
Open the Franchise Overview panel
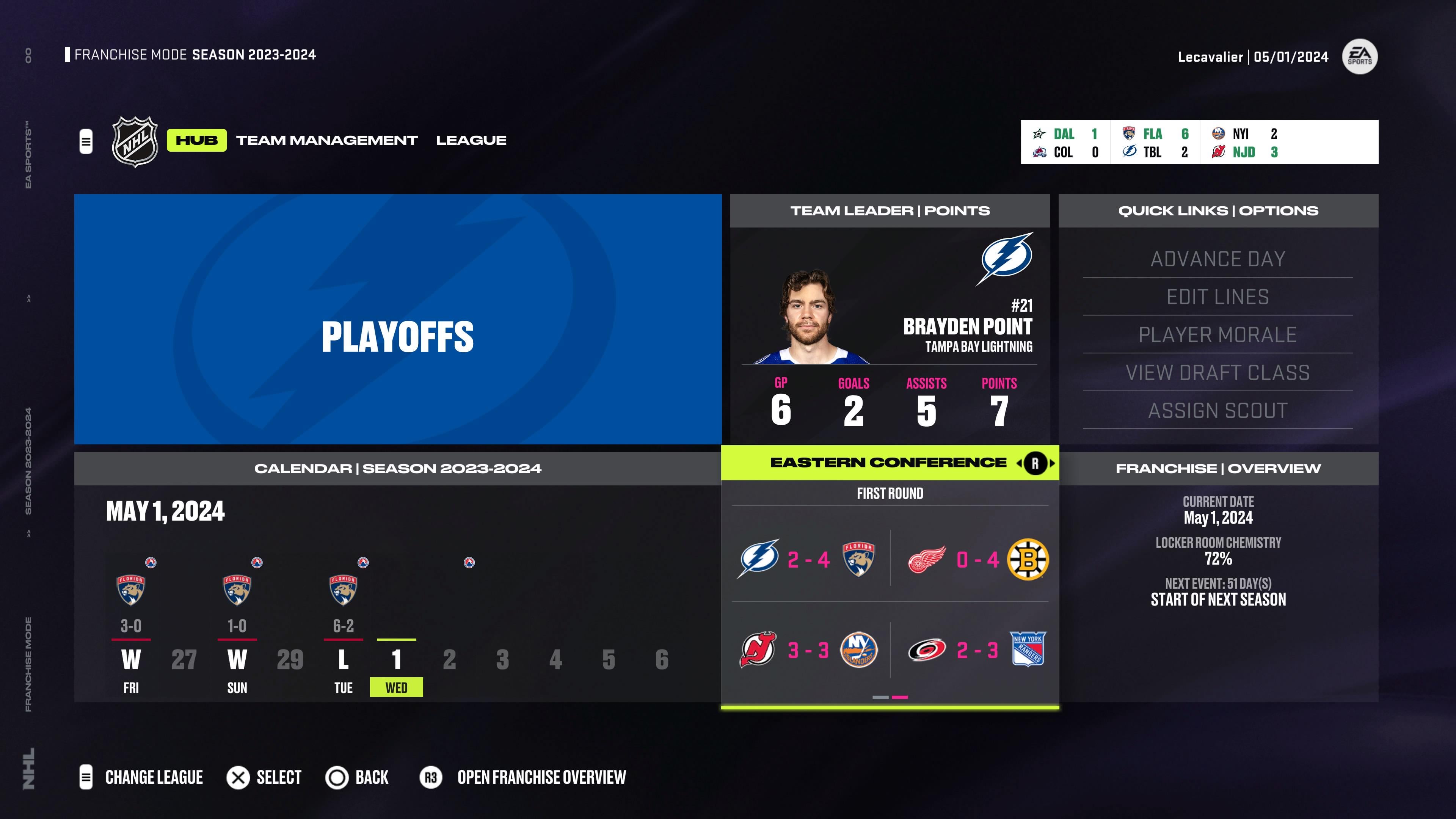[x=1218, y=576]
